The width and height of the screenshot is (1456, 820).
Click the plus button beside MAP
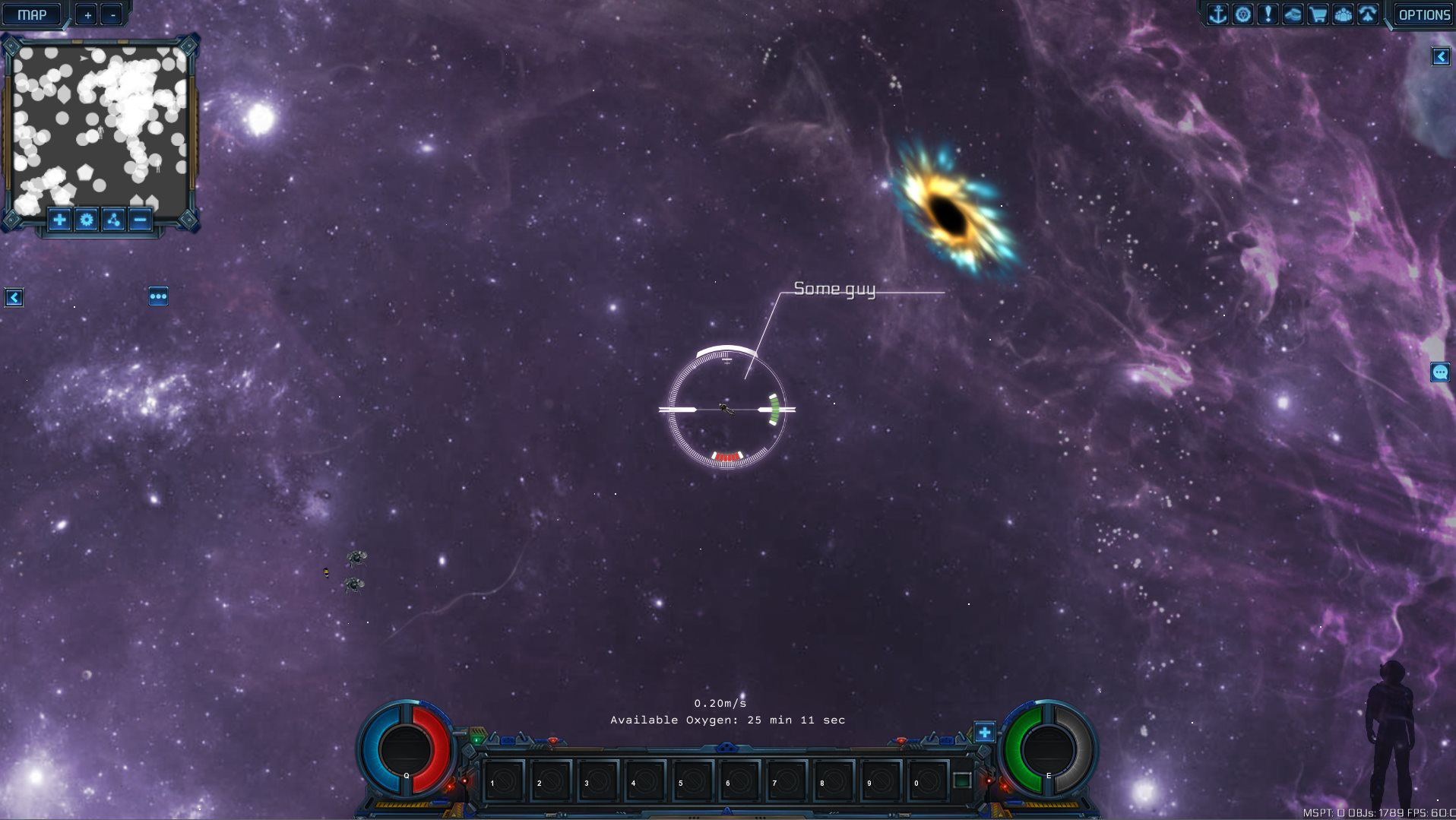tap(87, 14)
